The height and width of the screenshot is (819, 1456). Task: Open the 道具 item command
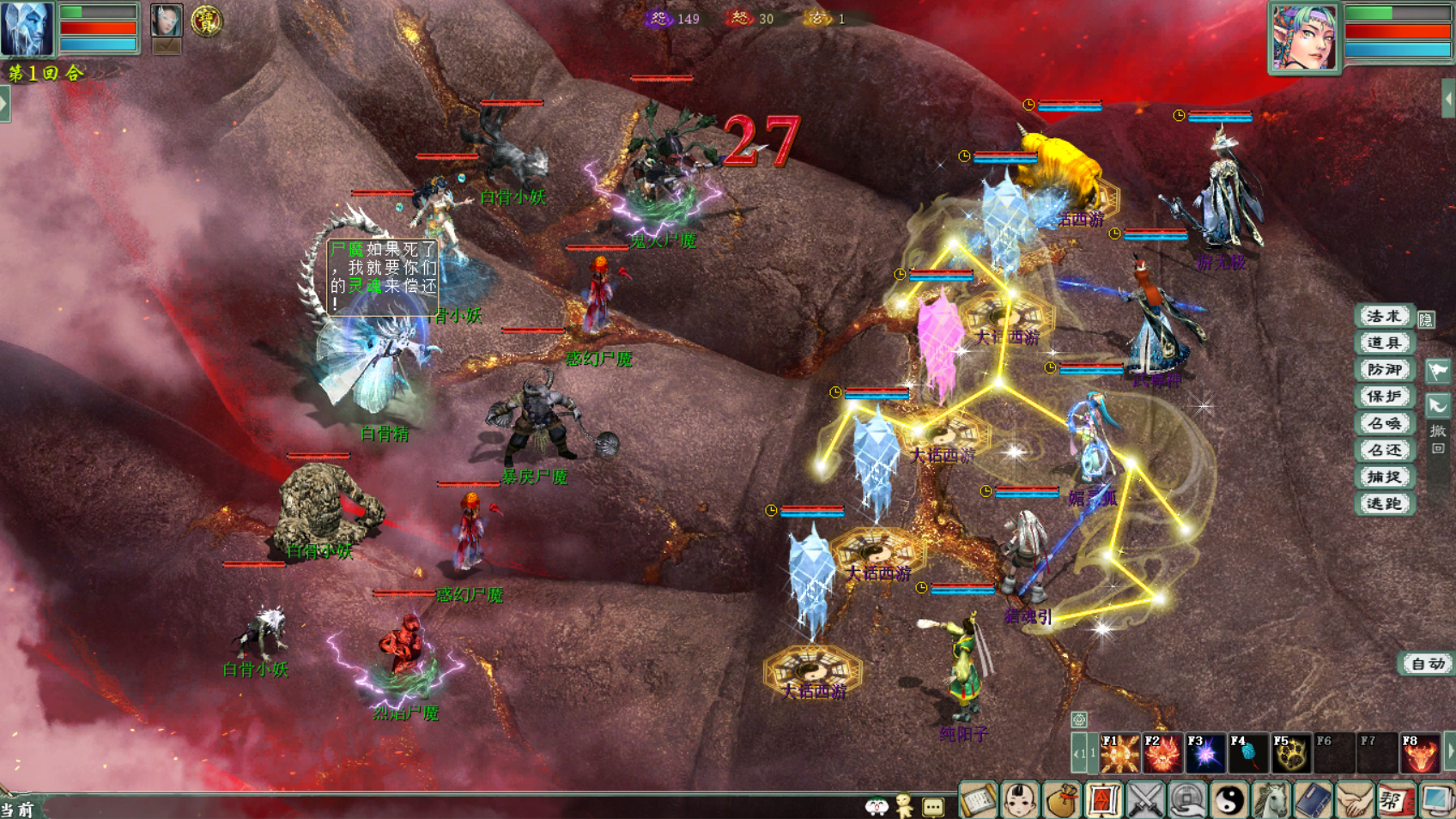click(x=1383, y=343)
